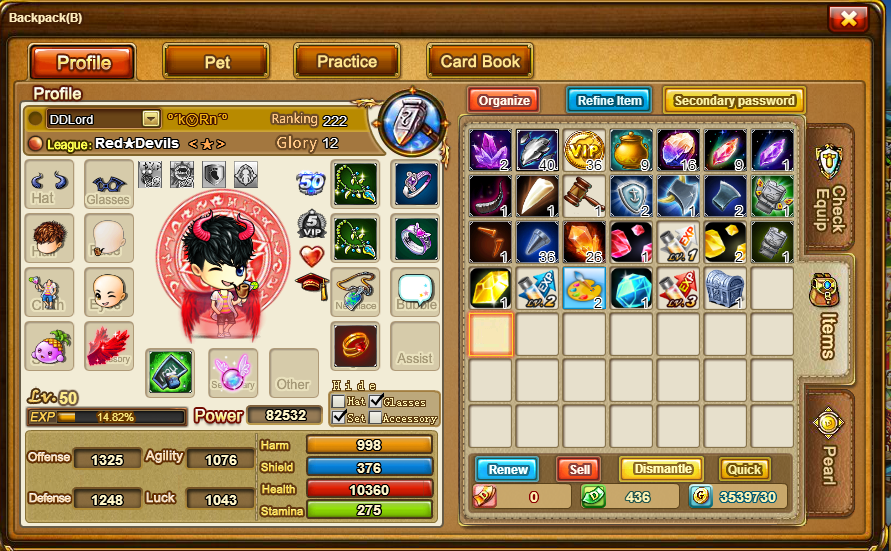Choose the paint palette item slot
This screenshot has height=551, width=891.
point(585,288)
